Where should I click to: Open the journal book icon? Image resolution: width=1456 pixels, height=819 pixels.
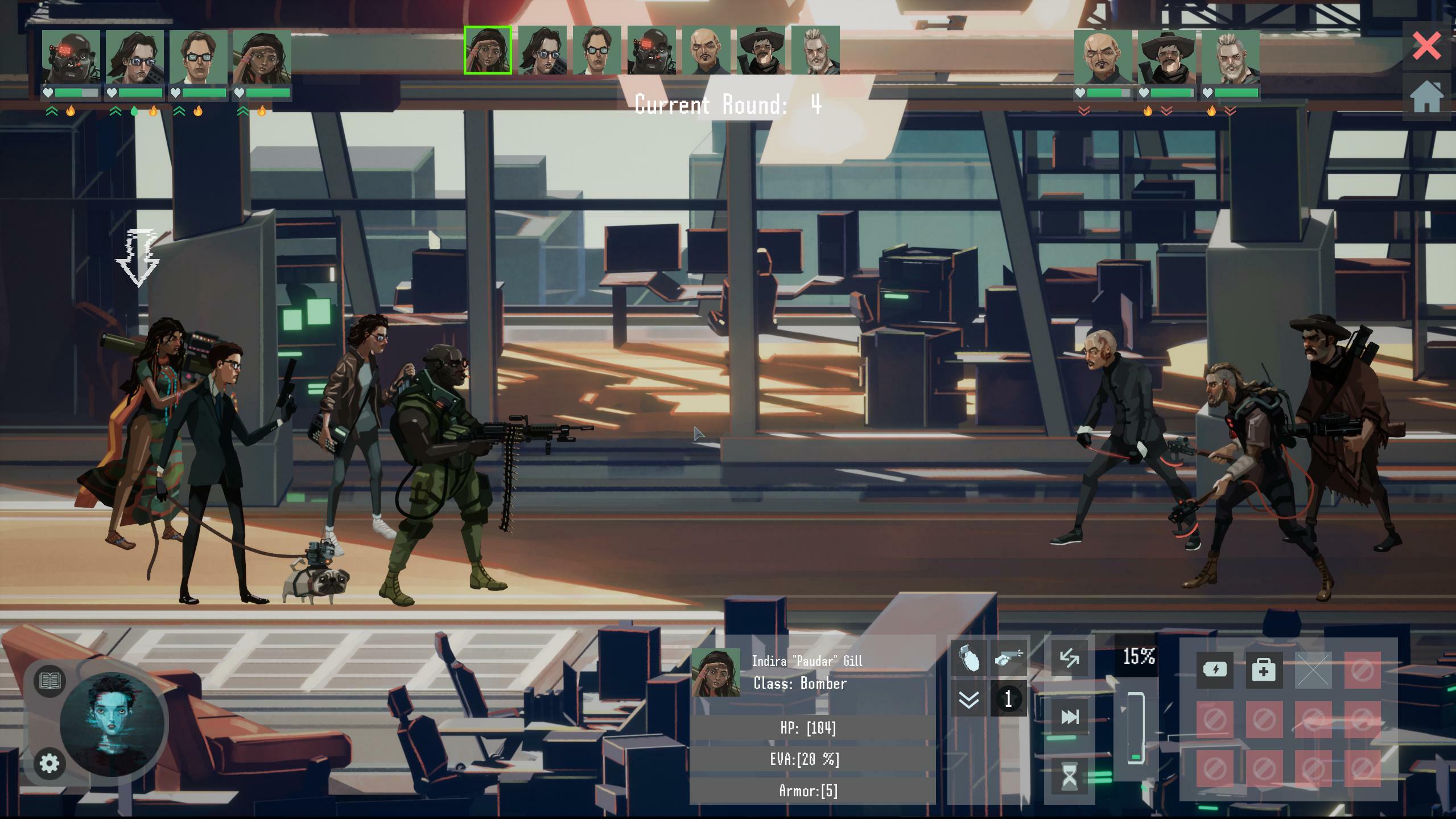coord(50,681)
